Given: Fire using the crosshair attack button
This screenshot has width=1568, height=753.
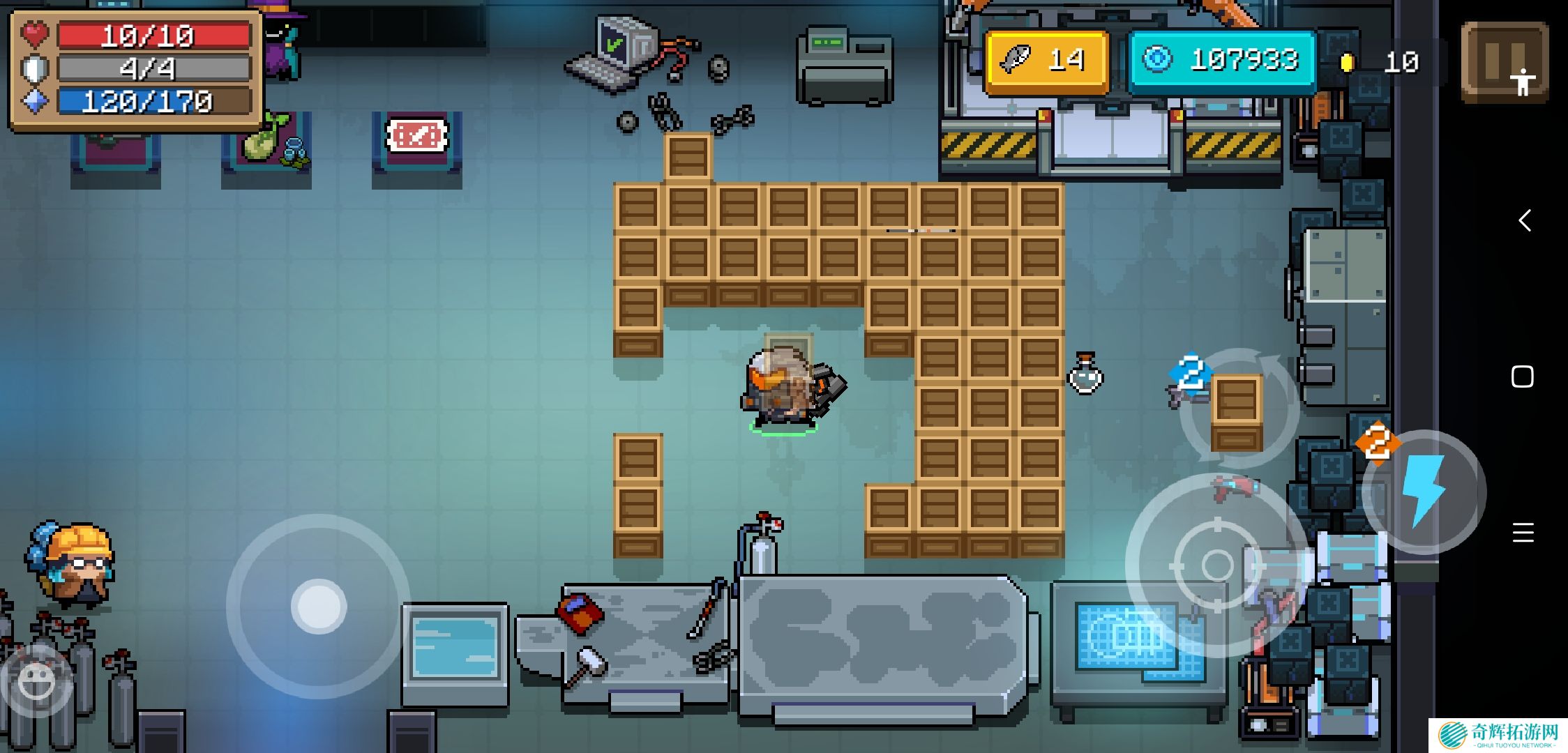Looking at the screenshot, I should [x=1216, y=565].
